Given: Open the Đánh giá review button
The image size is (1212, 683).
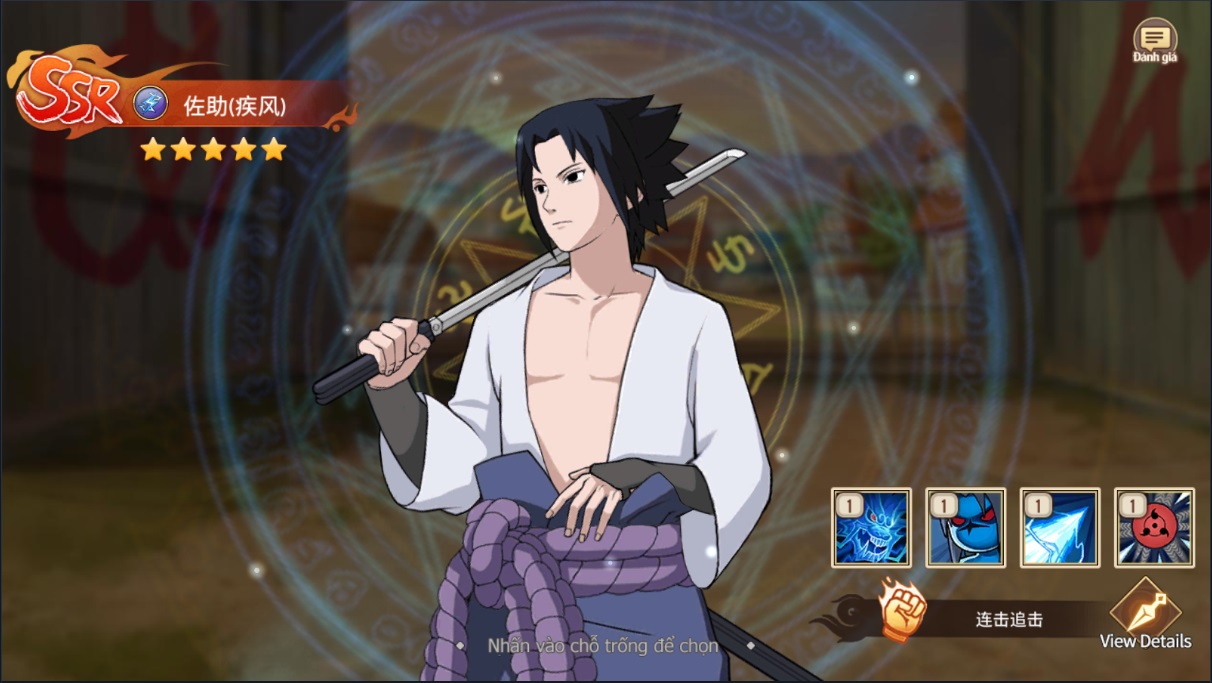Looking at the screenshot, I should [x=1155, y=41].
